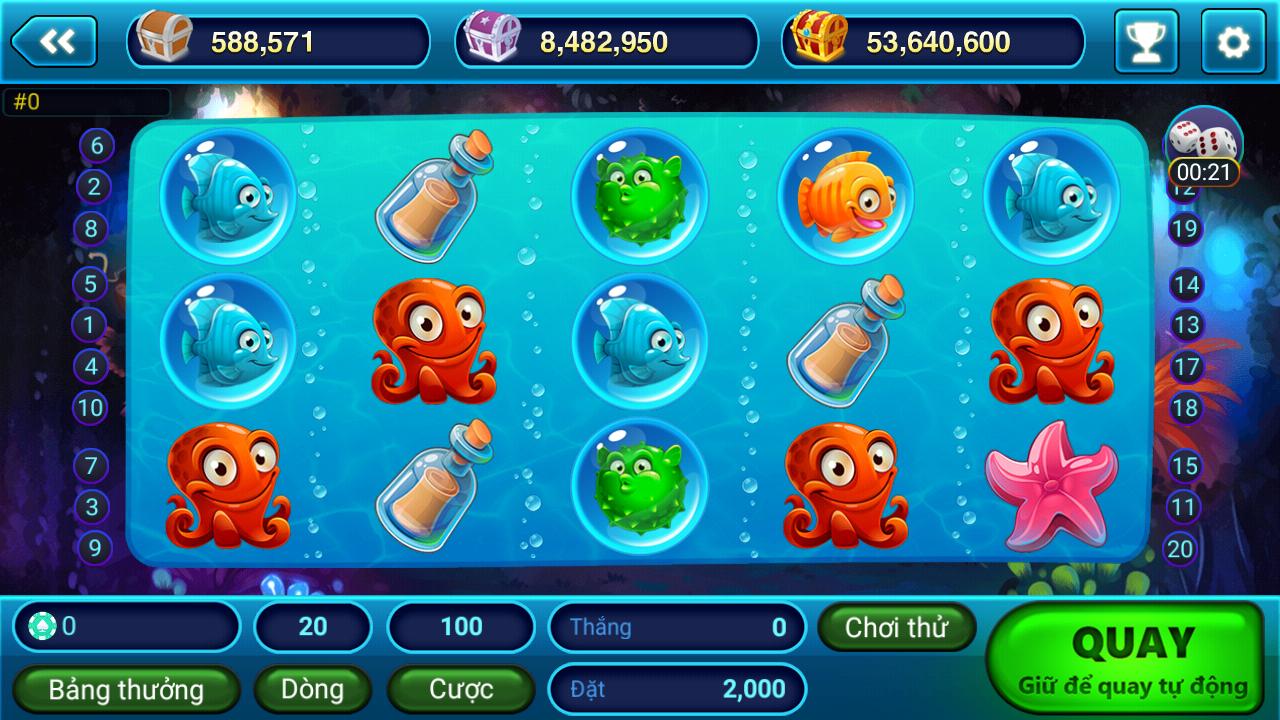Viewport: 1280px width, 720px height.
Task: Click the wooden chest coin balance icon
Action: pyautogui.click(x=166, y=40)
